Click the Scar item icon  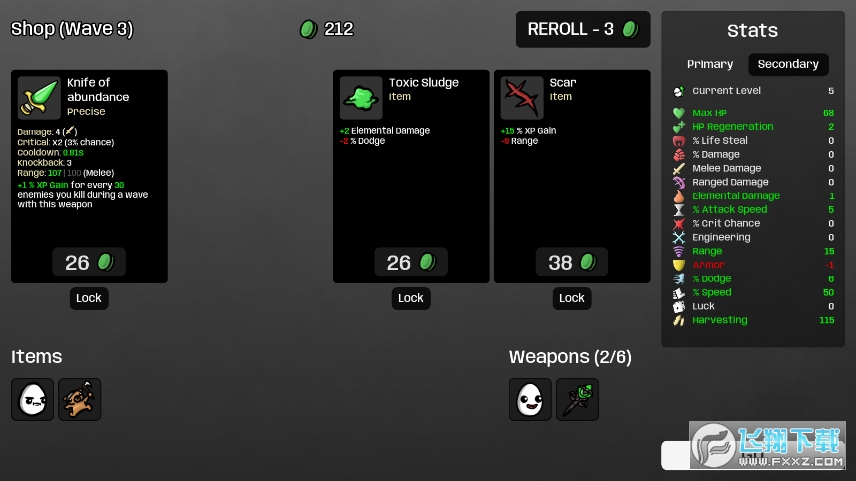(x=522, y=98)
